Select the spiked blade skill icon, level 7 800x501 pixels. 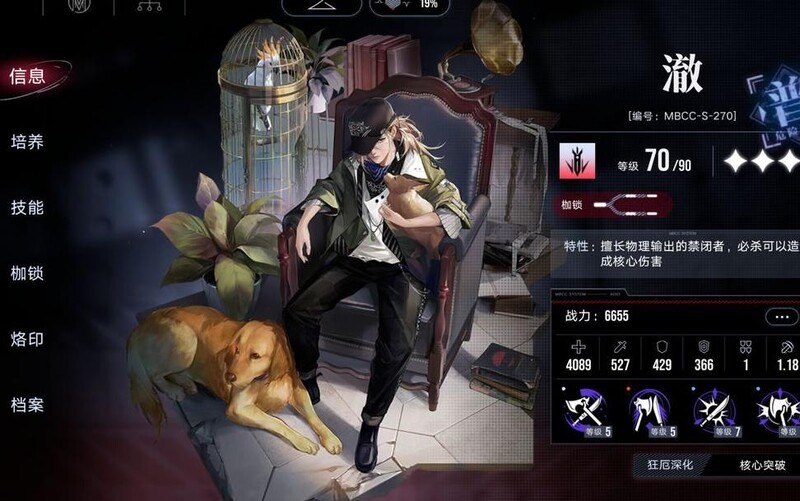click(717, 408)
